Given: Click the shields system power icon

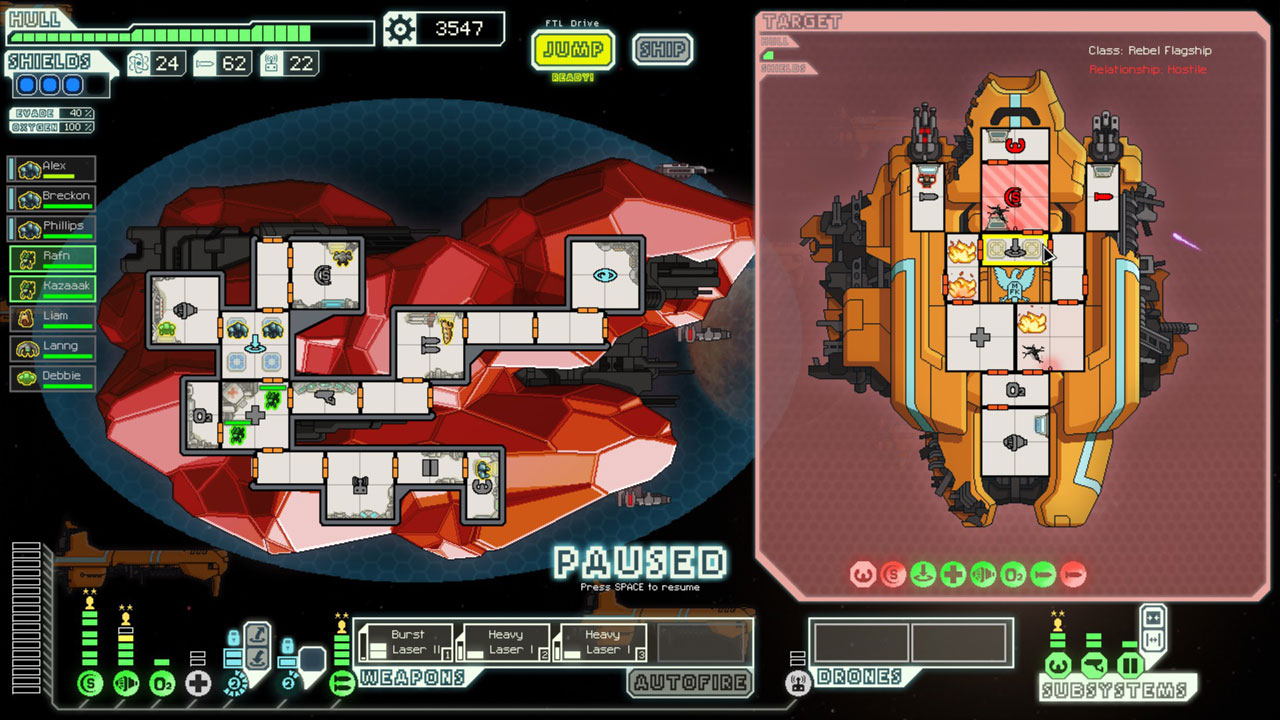Looking at the screenshot, I should [90, 684].
